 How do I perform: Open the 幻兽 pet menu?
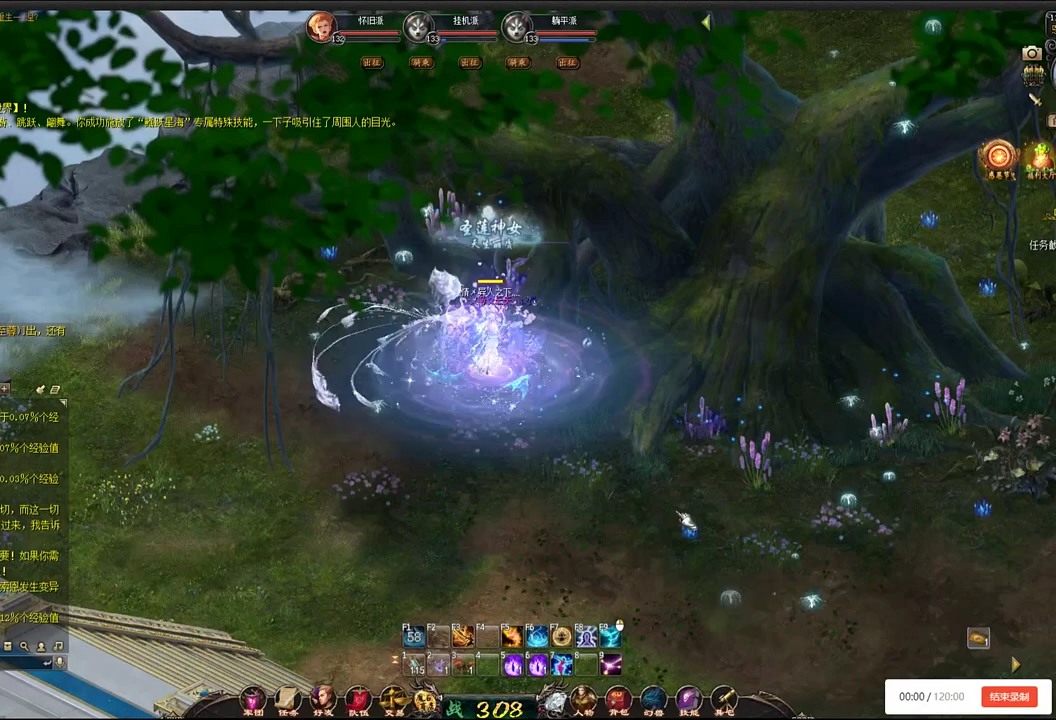coord(653,699)
